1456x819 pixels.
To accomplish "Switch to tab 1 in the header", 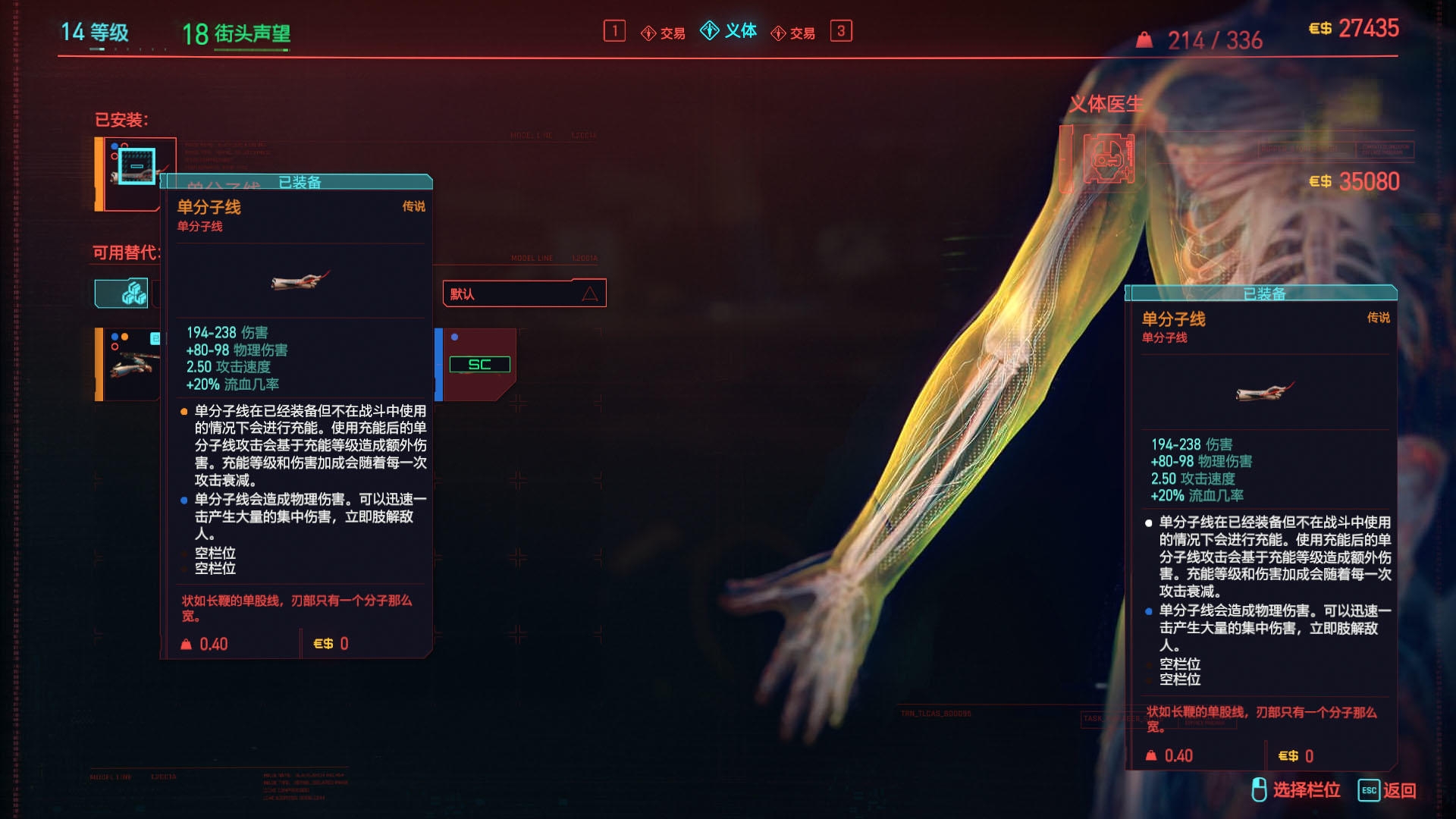I will tap(614, 31).
